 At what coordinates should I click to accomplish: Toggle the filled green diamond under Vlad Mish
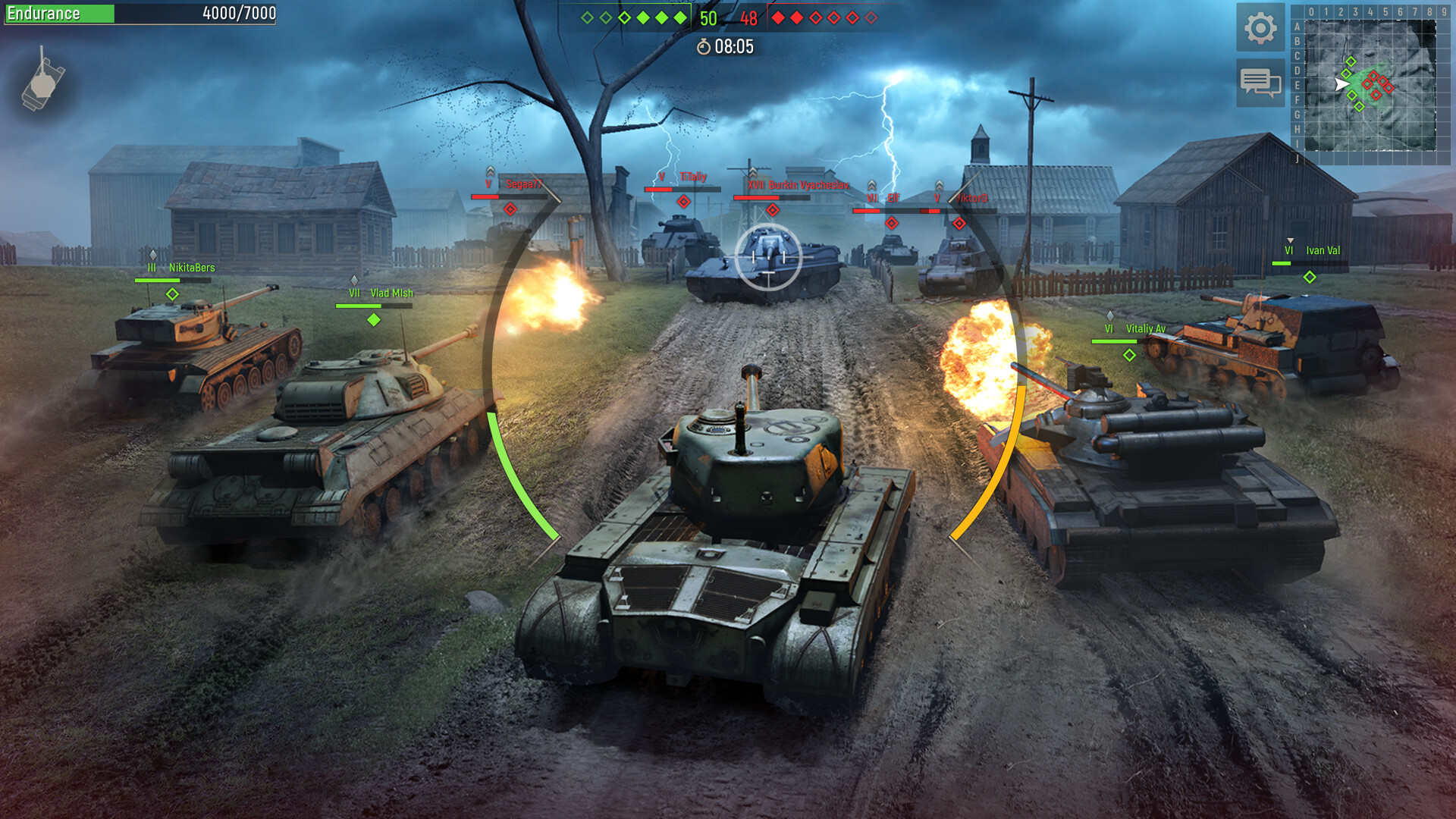coord(372,320)
